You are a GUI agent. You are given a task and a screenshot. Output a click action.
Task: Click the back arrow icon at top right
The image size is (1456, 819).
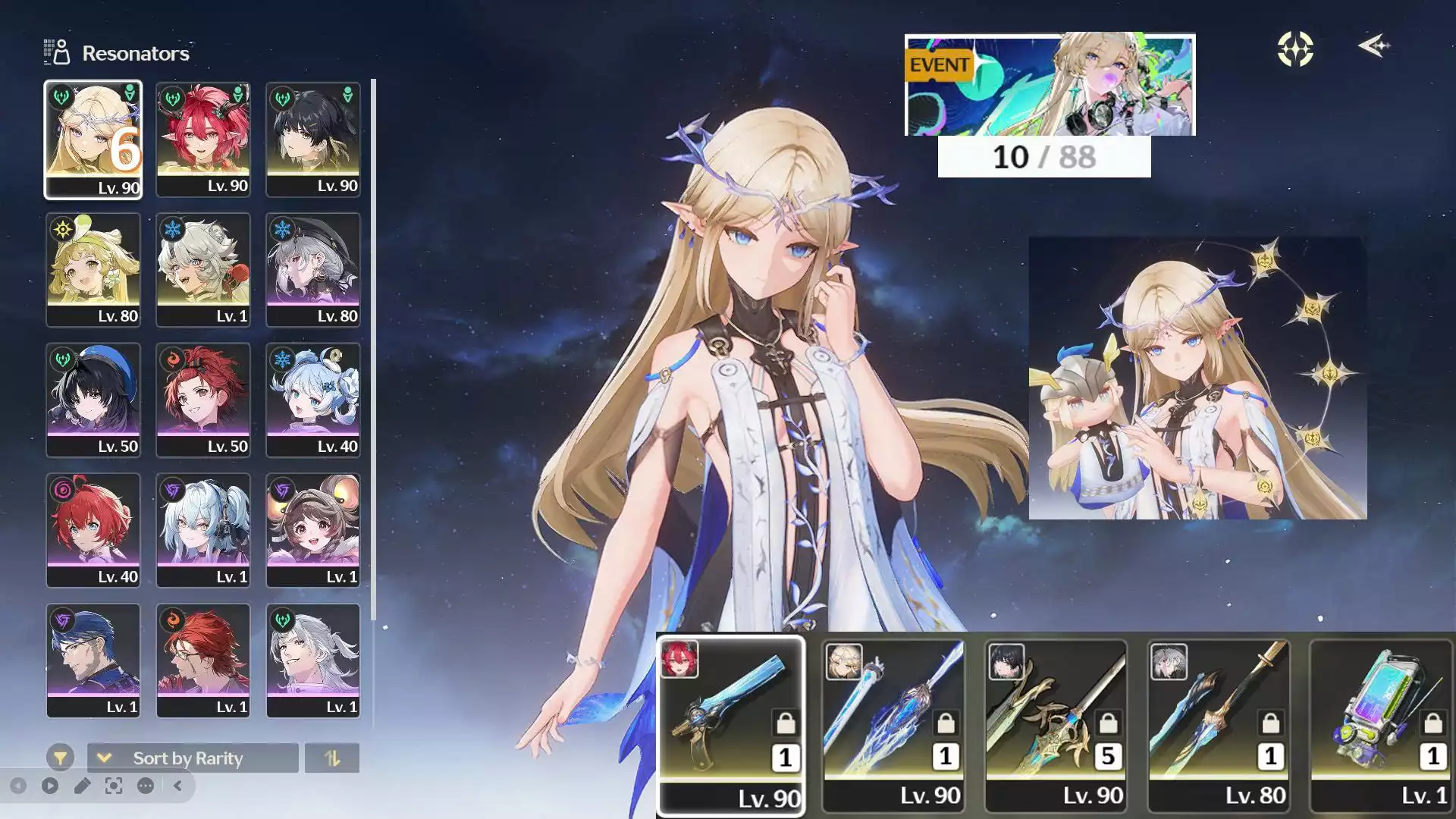(1373, 47)
